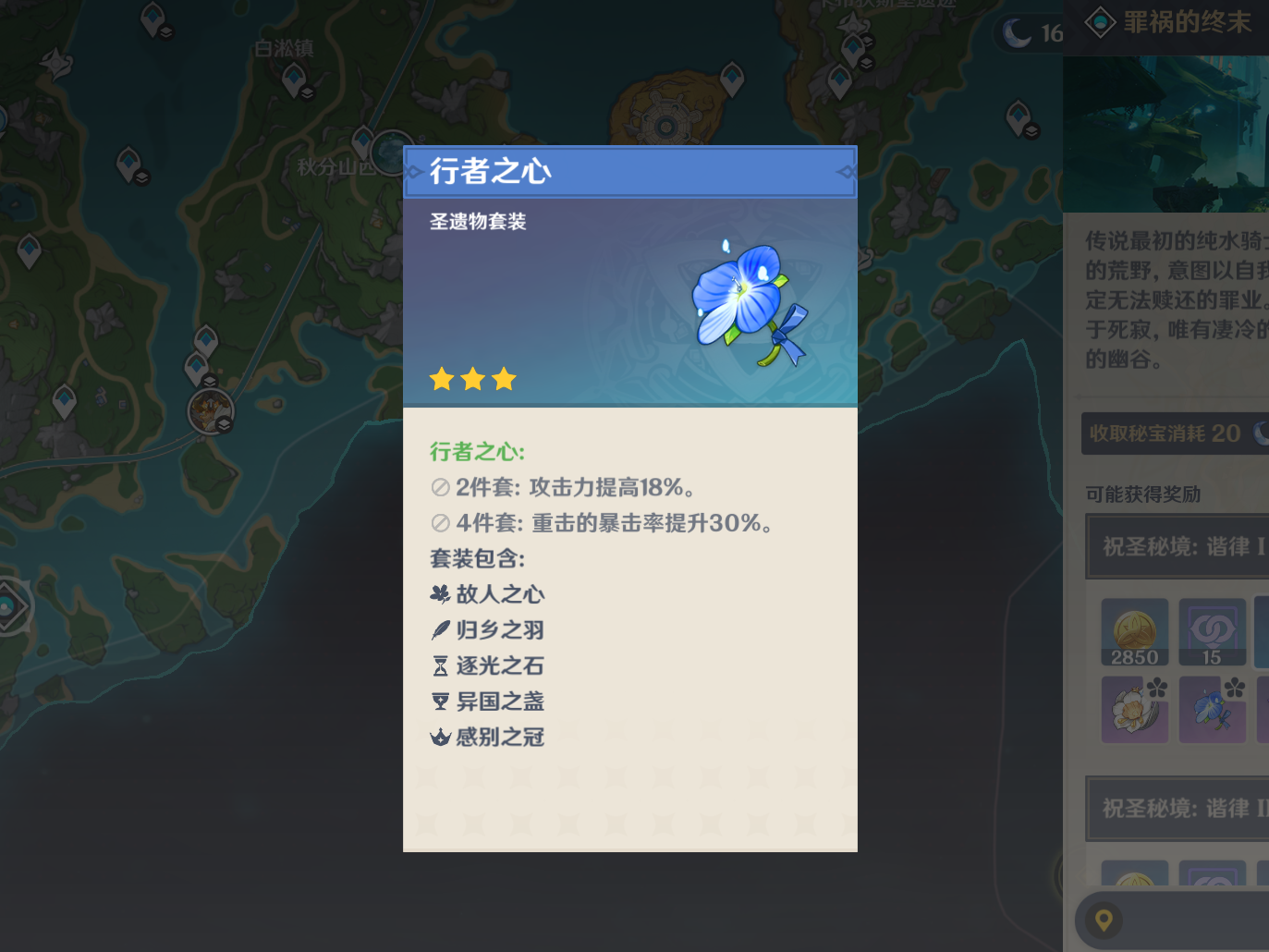Click the green 行者之心 set name link
Image resolution: width=1269 pixels, height=952 pixels.
[476, 452]
